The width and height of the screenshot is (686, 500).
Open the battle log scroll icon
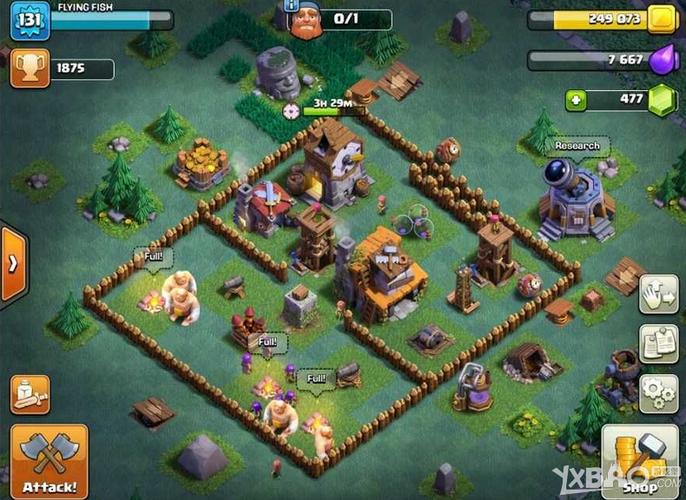click(x=30, y=395)
